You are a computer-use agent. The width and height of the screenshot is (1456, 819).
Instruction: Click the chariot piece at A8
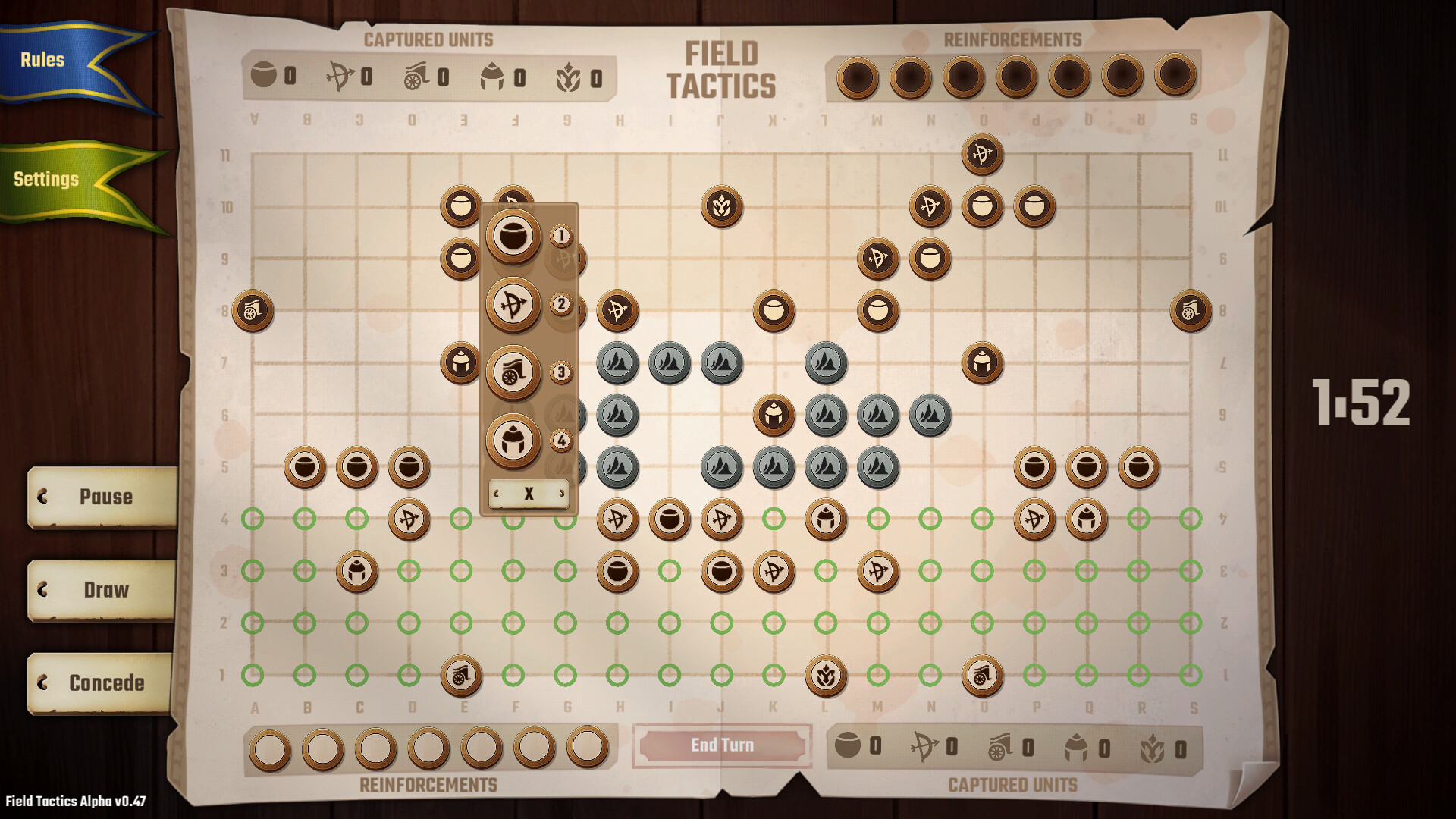pos(253,312)
